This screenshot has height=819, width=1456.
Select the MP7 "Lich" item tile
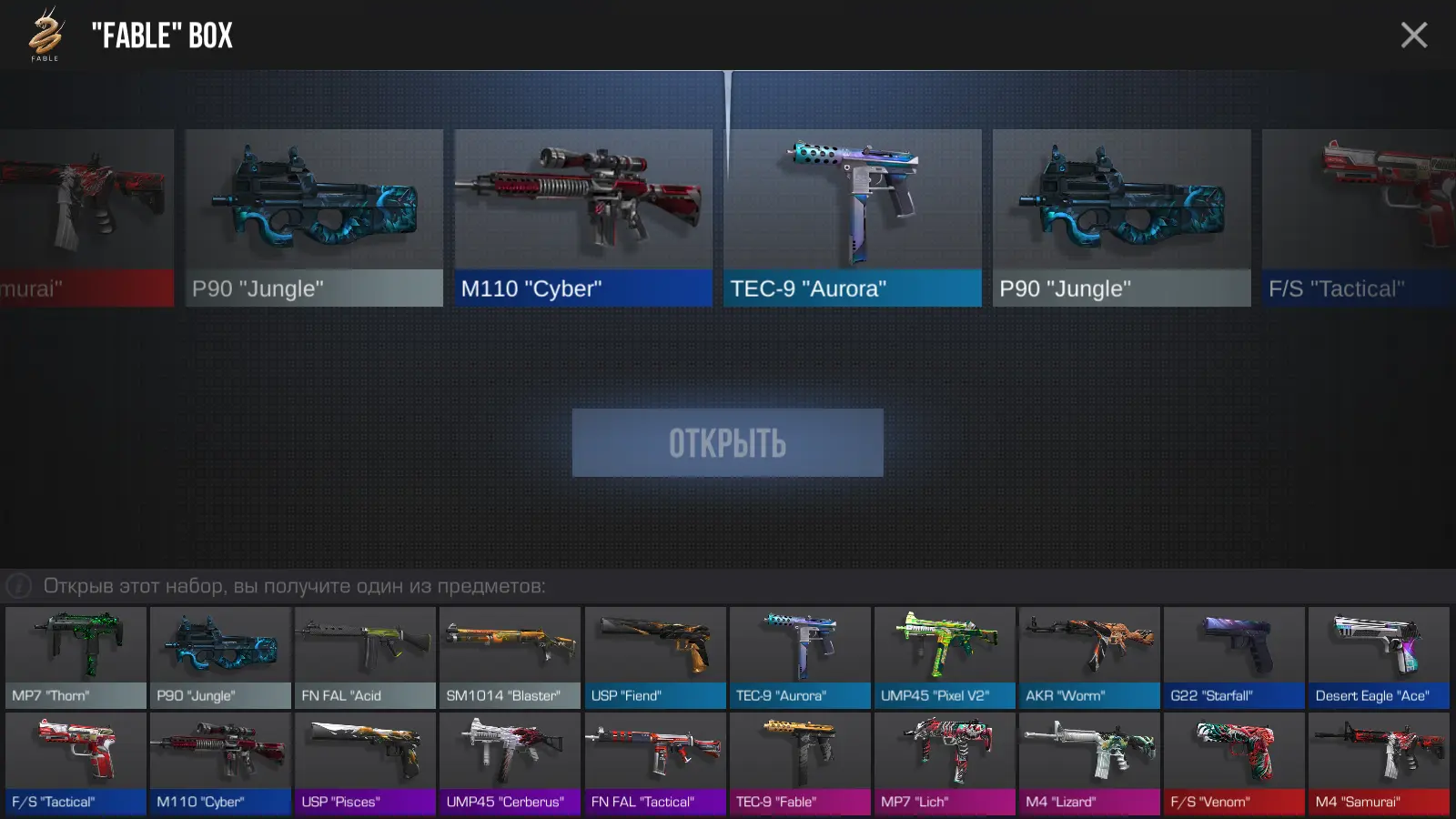coord(945,763)
